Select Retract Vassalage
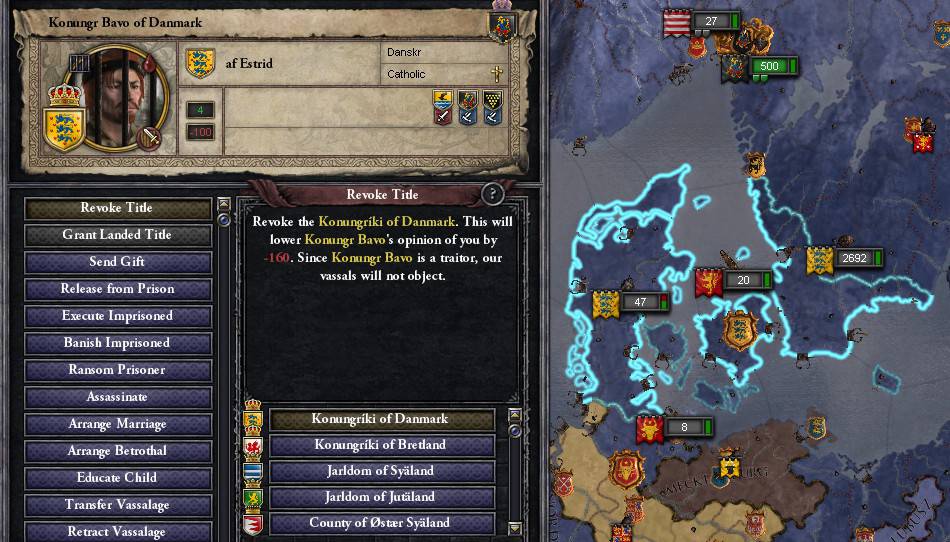The height and width of the screenshot is (542, 950). coord(117,531)
